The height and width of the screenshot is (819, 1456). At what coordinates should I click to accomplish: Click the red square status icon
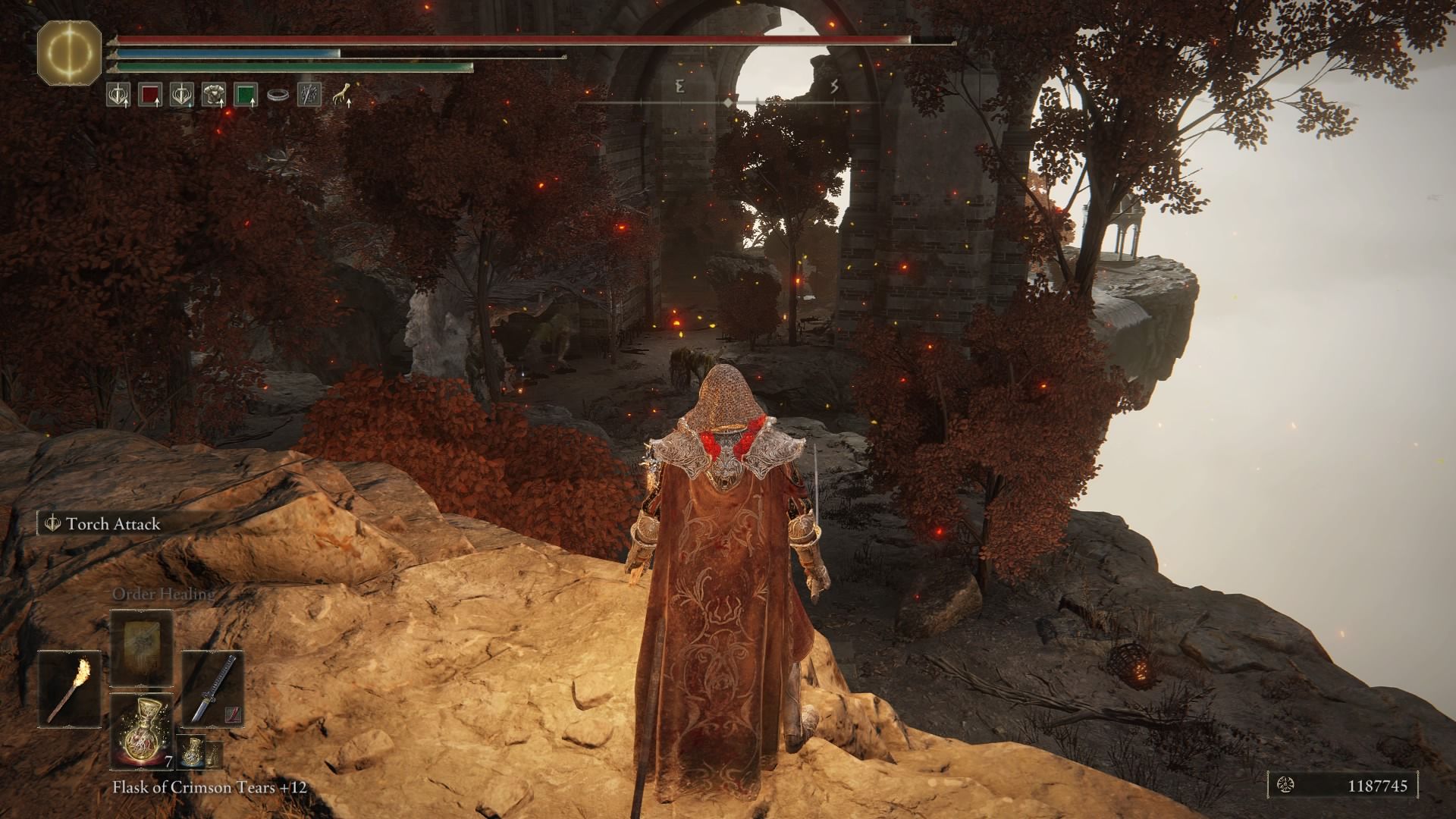pyautogui.click(x=149, y=94)
